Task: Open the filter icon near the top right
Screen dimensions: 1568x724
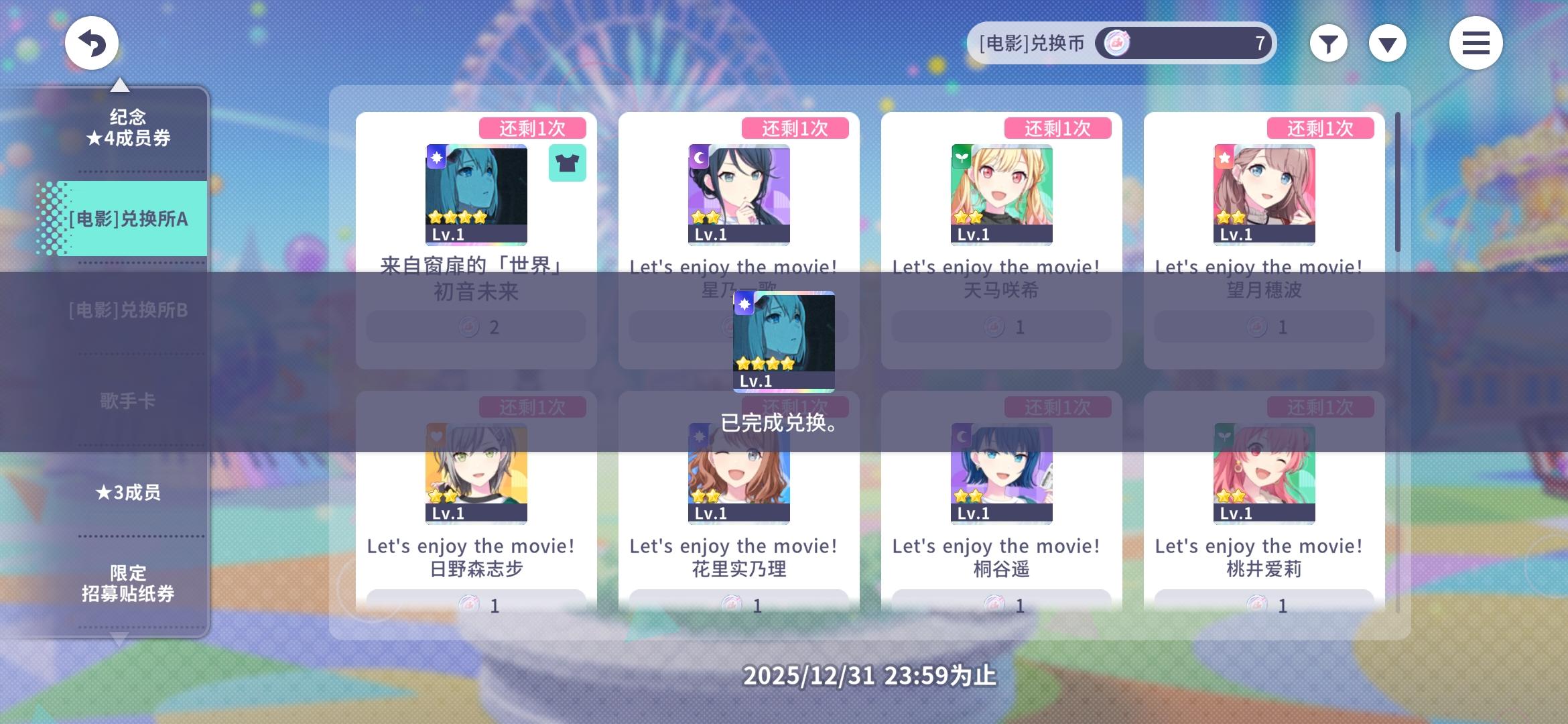Action: pos(1328,42)
